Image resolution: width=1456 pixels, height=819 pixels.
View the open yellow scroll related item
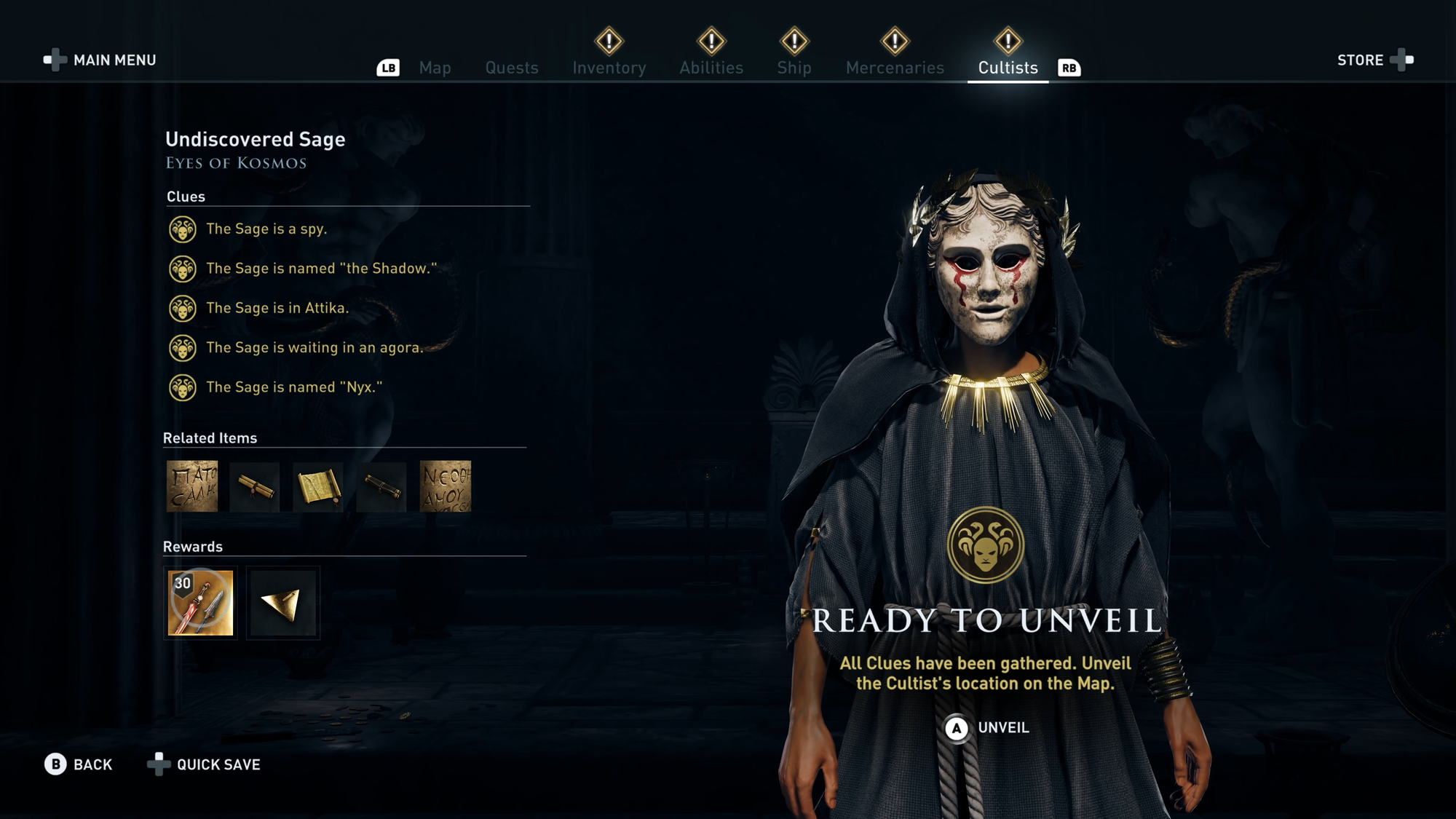click(x=318, y=486)
